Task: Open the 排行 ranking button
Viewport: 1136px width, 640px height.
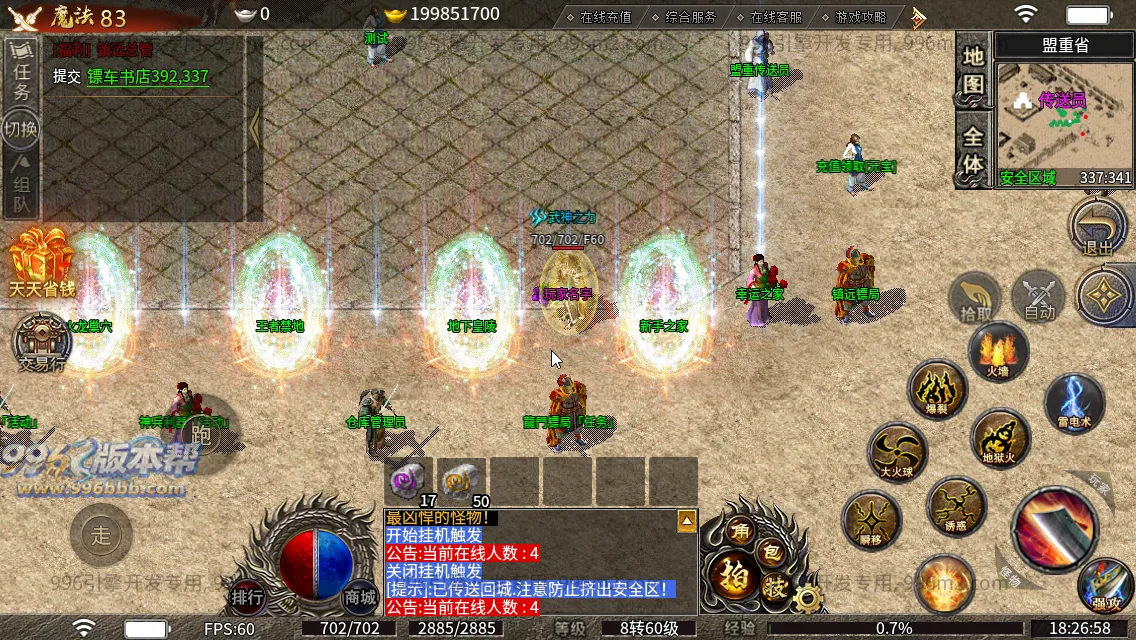Action: (x=247, y=597)
